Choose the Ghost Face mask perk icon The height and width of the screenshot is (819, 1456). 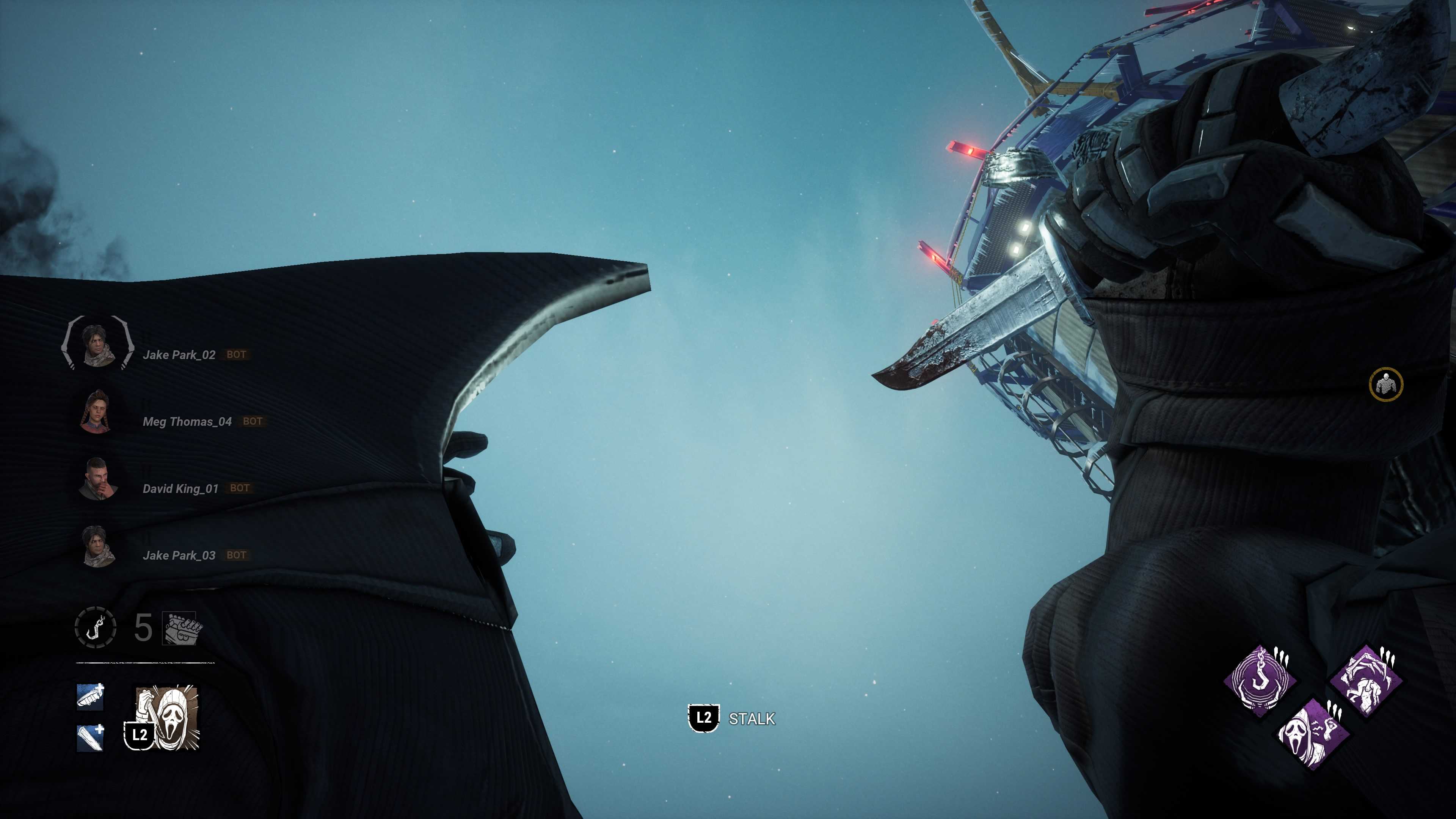click(1313, 734)
